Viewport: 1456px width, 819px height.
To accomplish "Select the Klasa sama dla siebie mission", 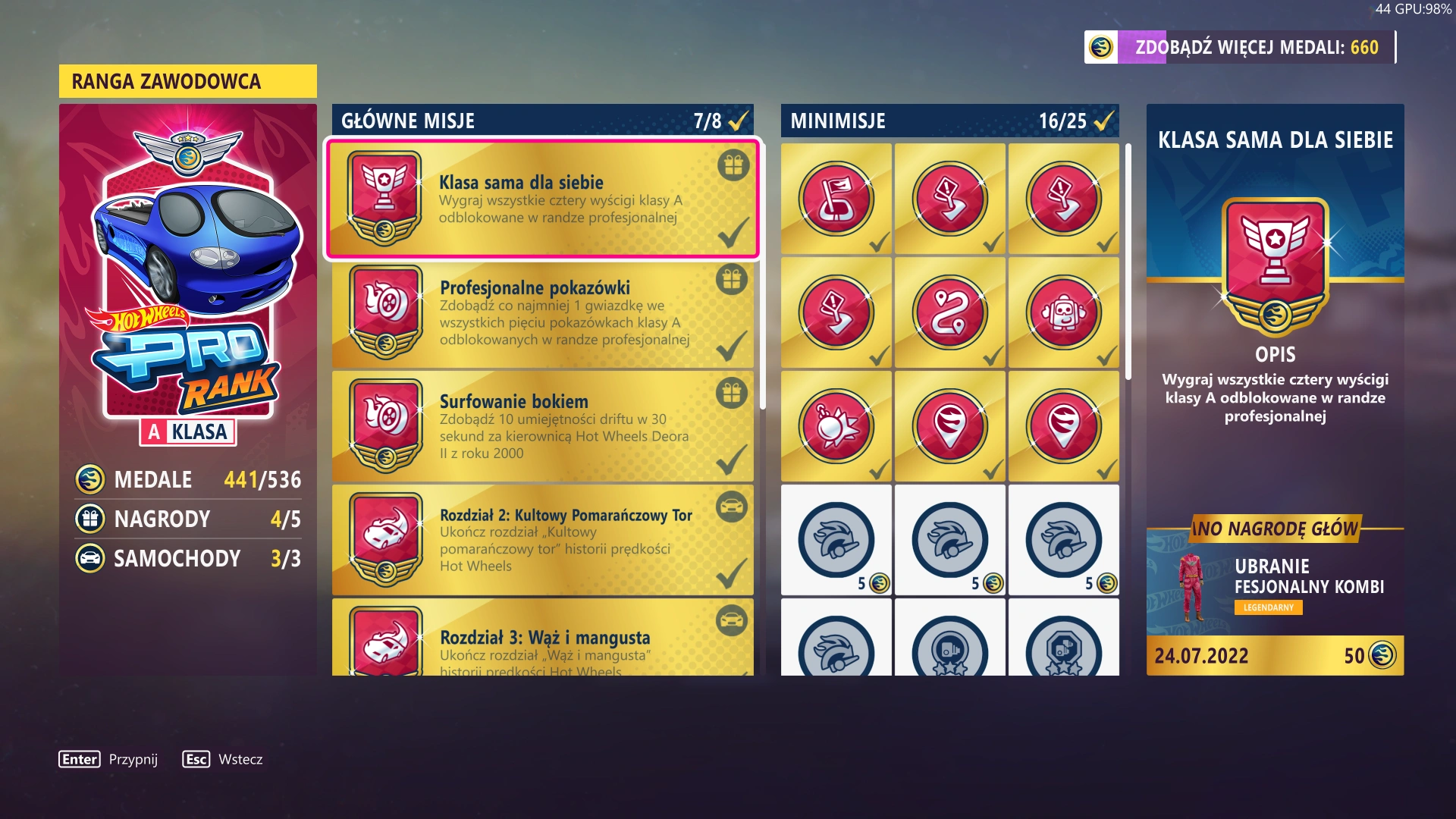I will [542, 199].
